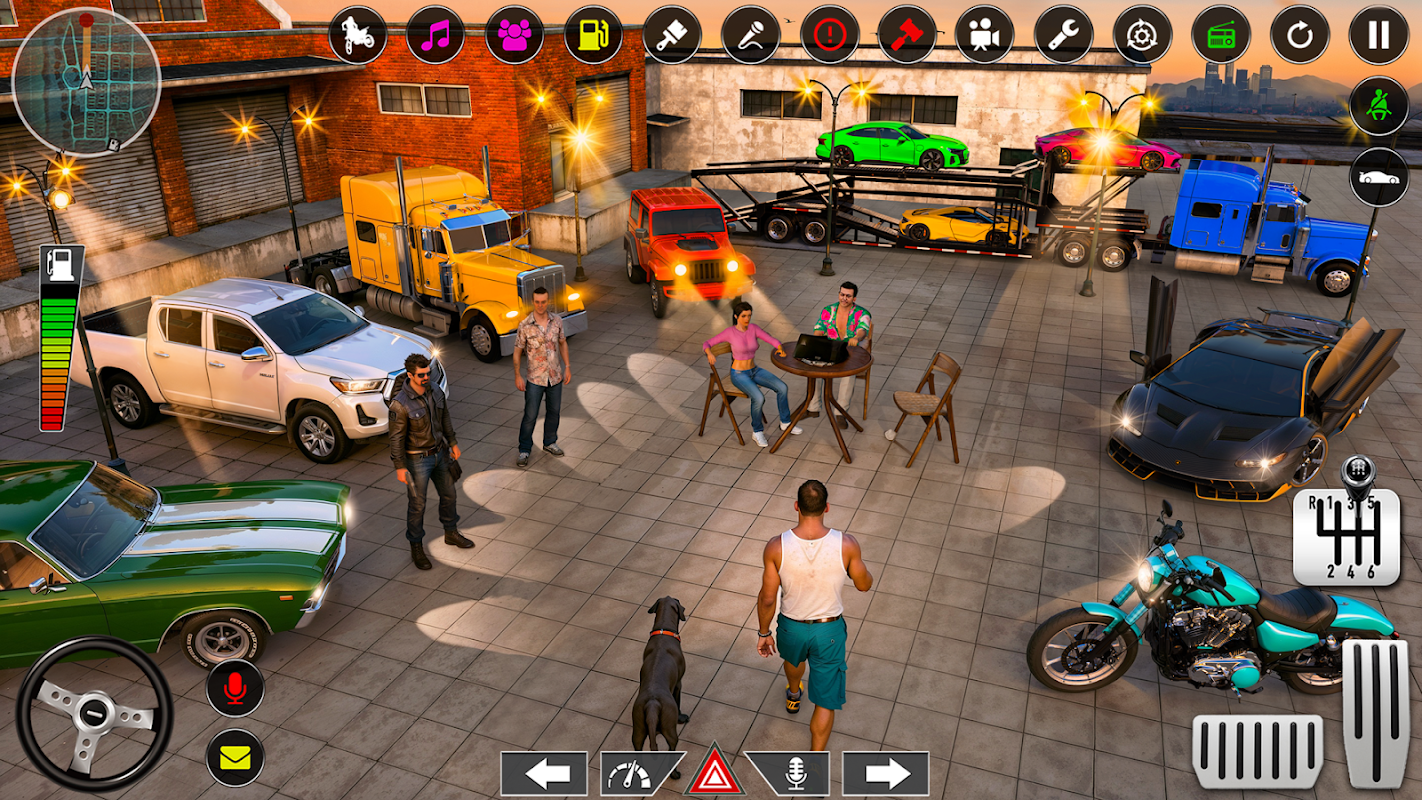The height and width of the screenshot is (800, 1422).
Task: Open the paint brush customization icon
Action: click(x=671, y=35)
